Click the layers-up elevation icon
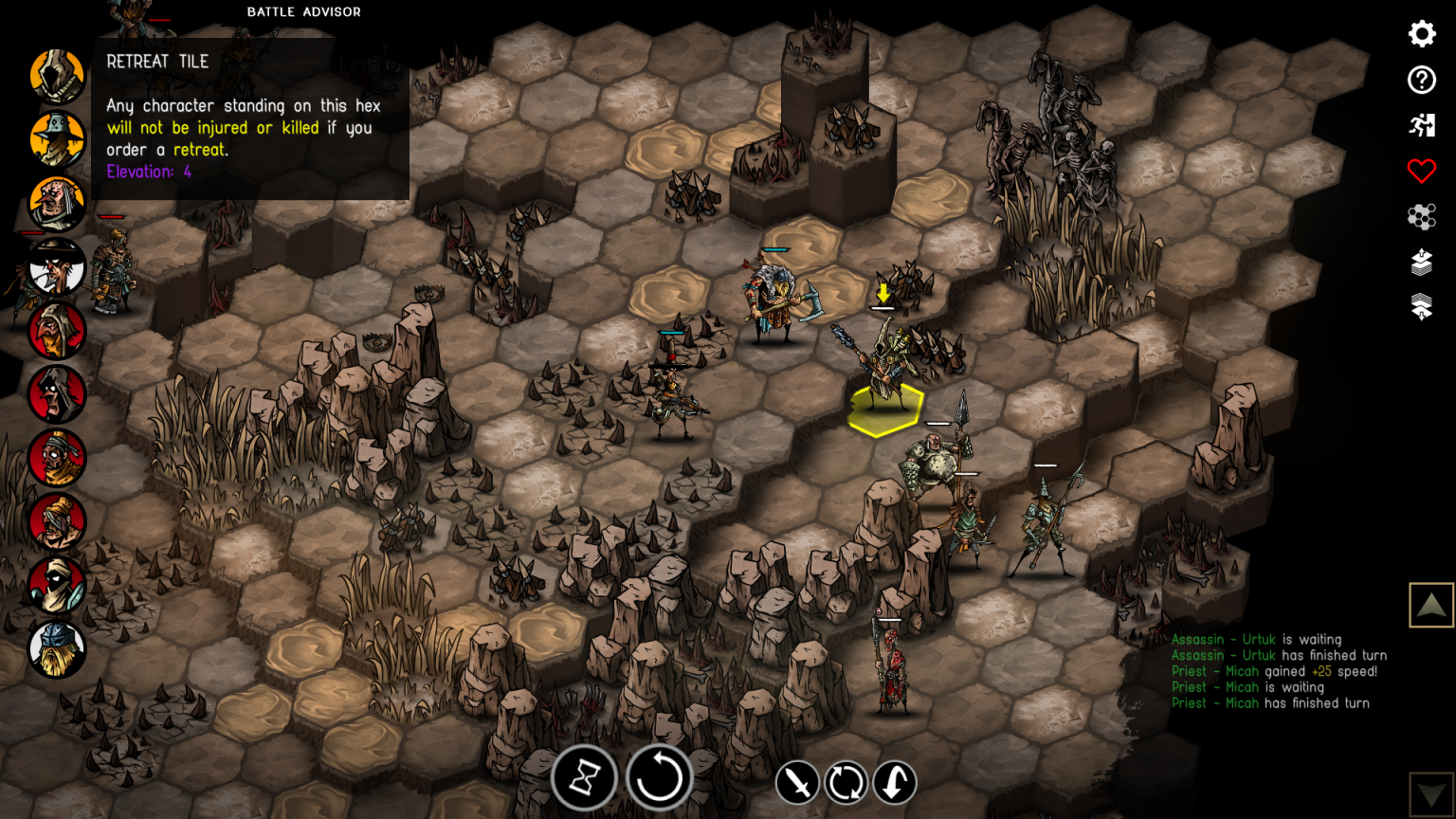This screenshot has height=819, width=1456. (x=1421, y=263)
